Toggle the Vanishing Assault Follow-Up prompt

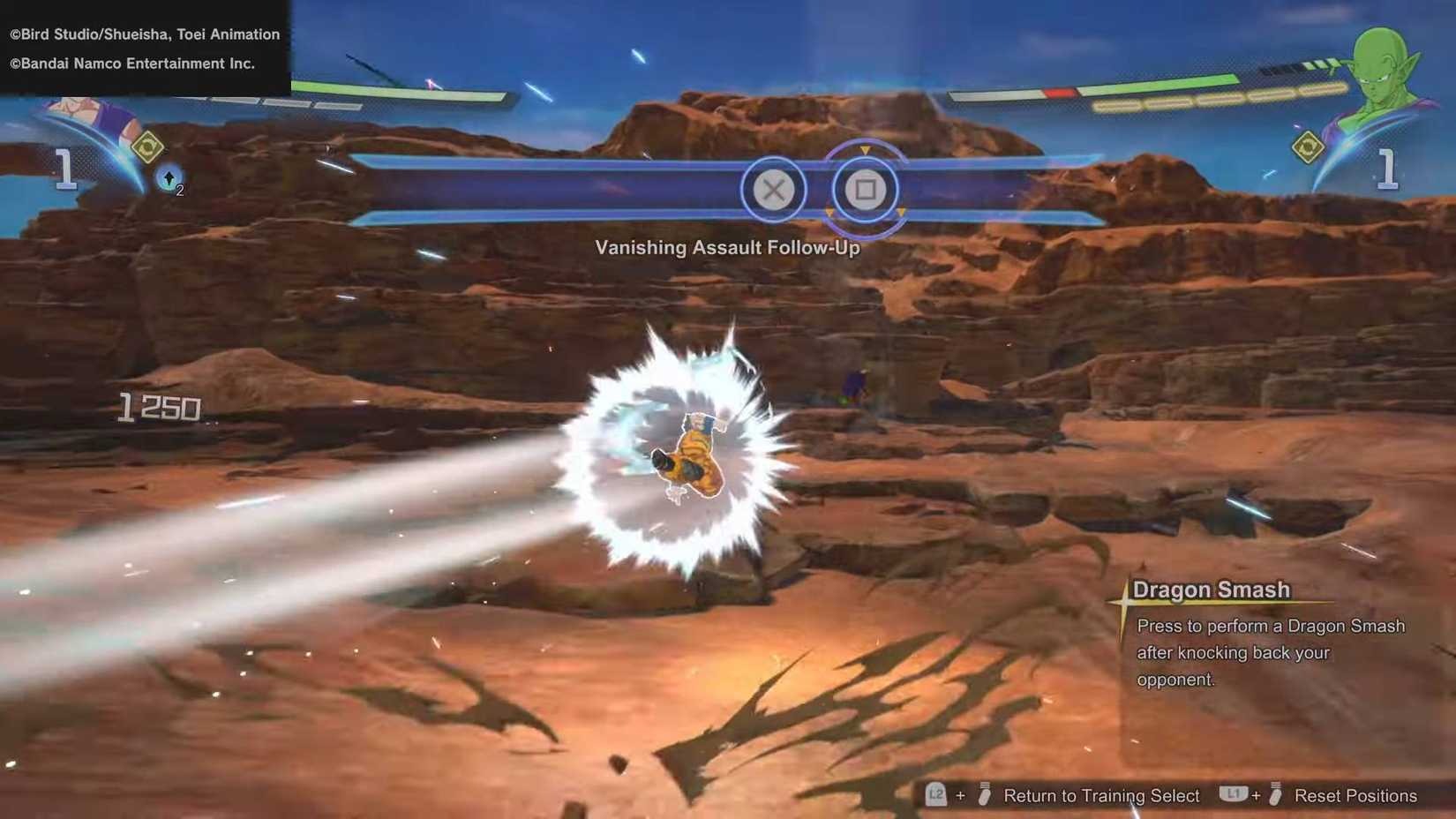point(726,248)
